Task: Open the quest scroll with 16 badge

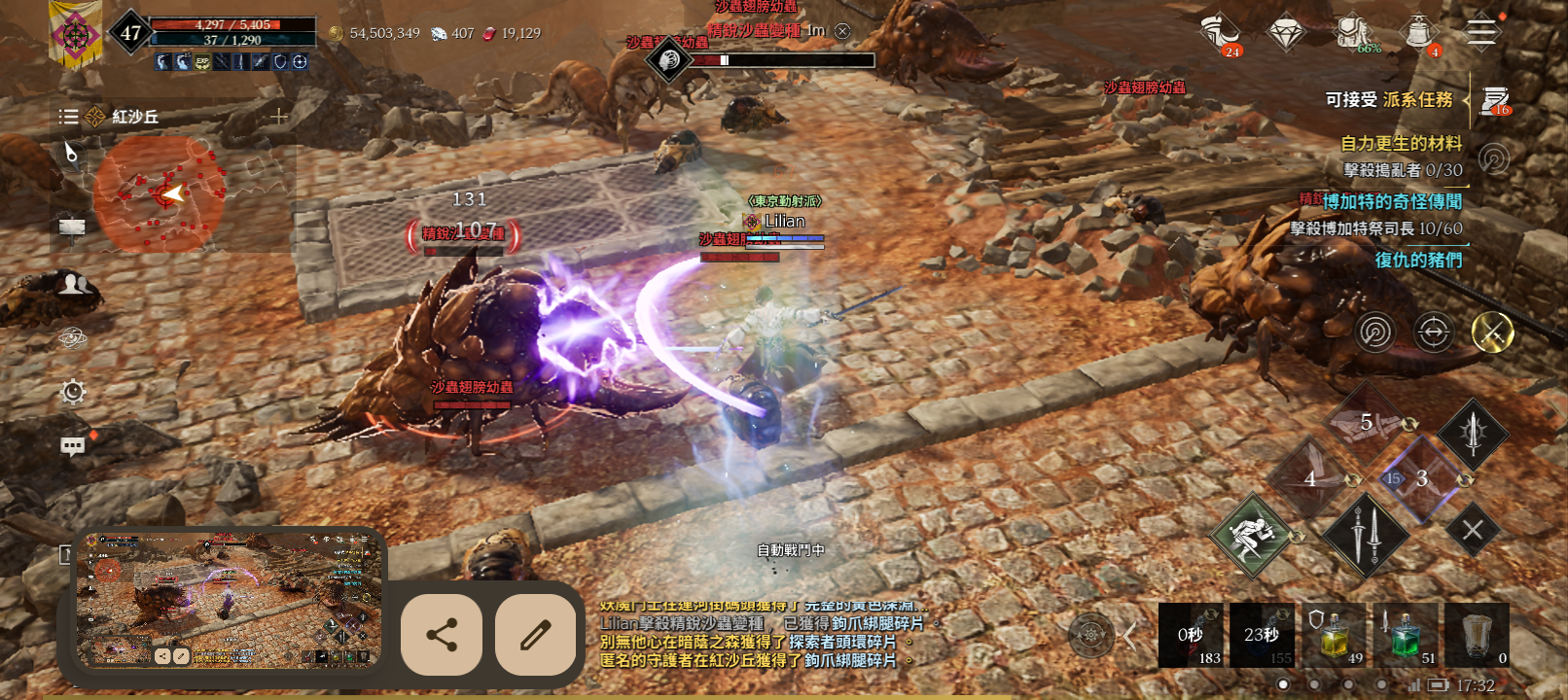Action: [x=1495, y=100]
